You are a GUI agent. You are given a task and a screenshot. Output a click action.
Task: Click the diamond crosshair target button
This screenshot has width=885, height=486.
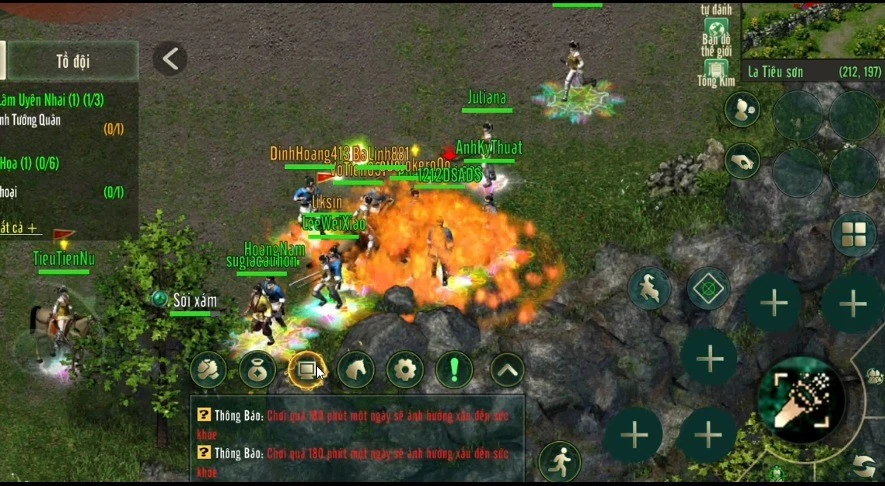click(709, 289)
